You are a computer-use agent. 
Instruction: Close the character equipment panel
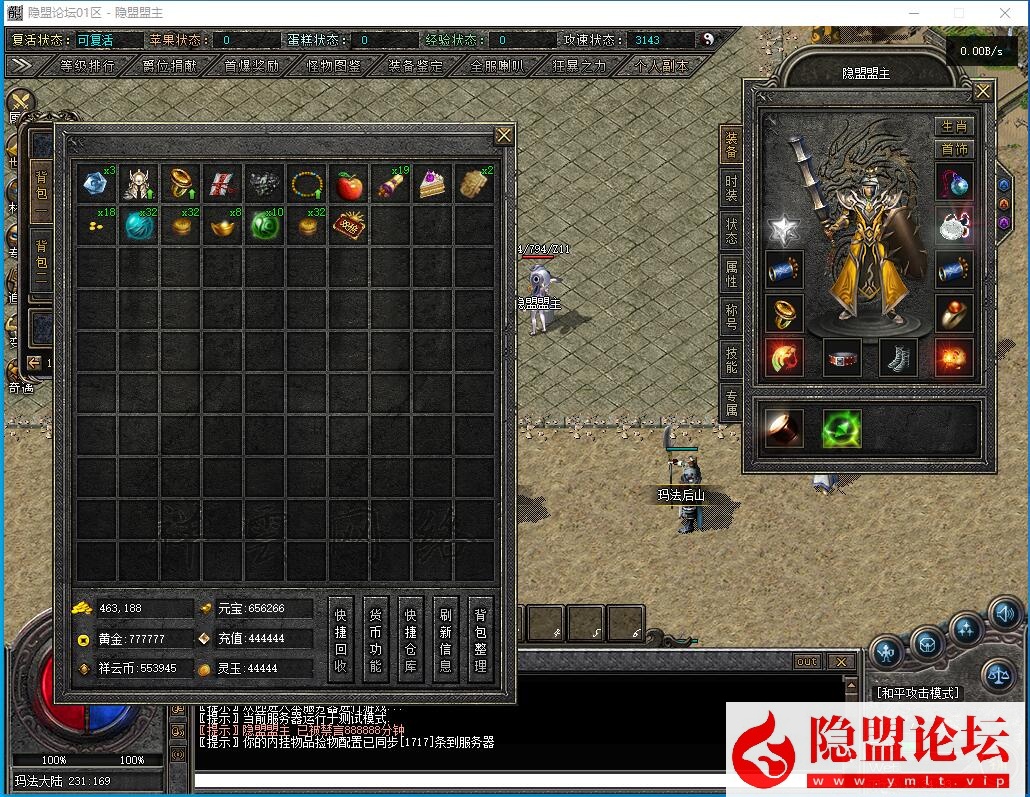pyautogui.click(x=983, y=92)
